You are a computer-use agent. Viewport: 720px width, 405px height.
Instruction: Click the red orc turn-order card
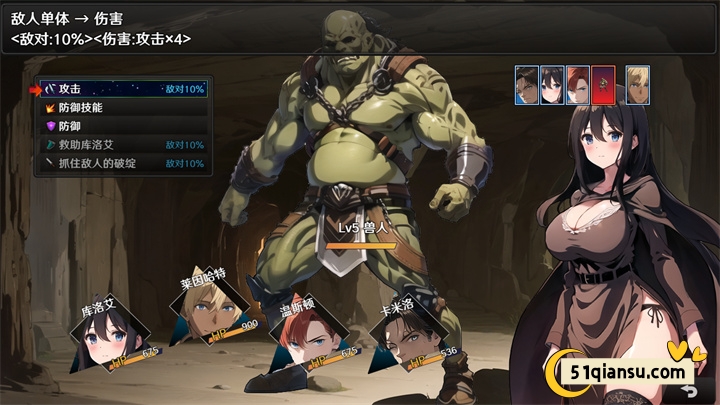tap(603, 86)
